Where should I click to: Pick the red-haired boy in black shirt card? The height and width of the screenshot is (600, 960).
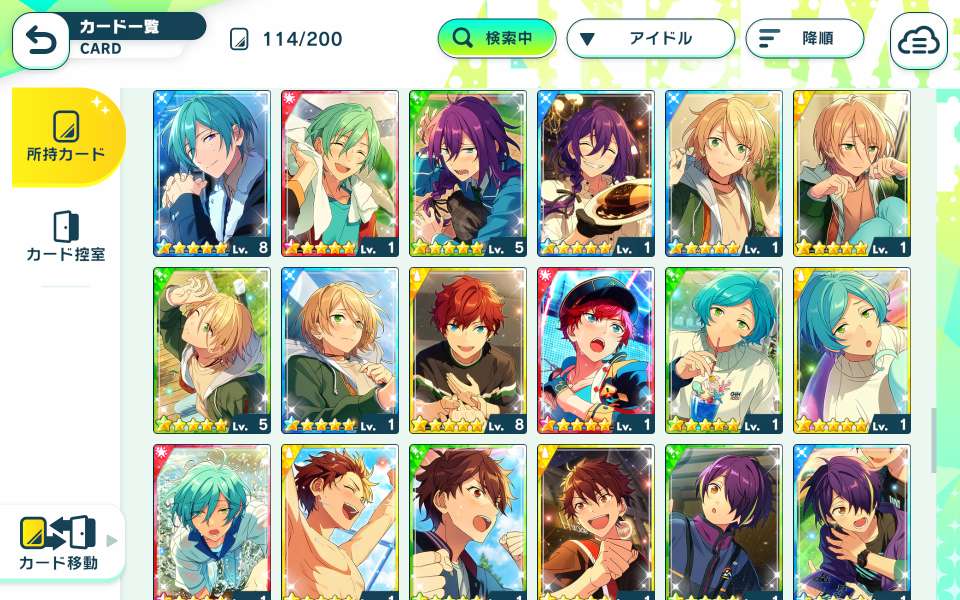(468, 350)
